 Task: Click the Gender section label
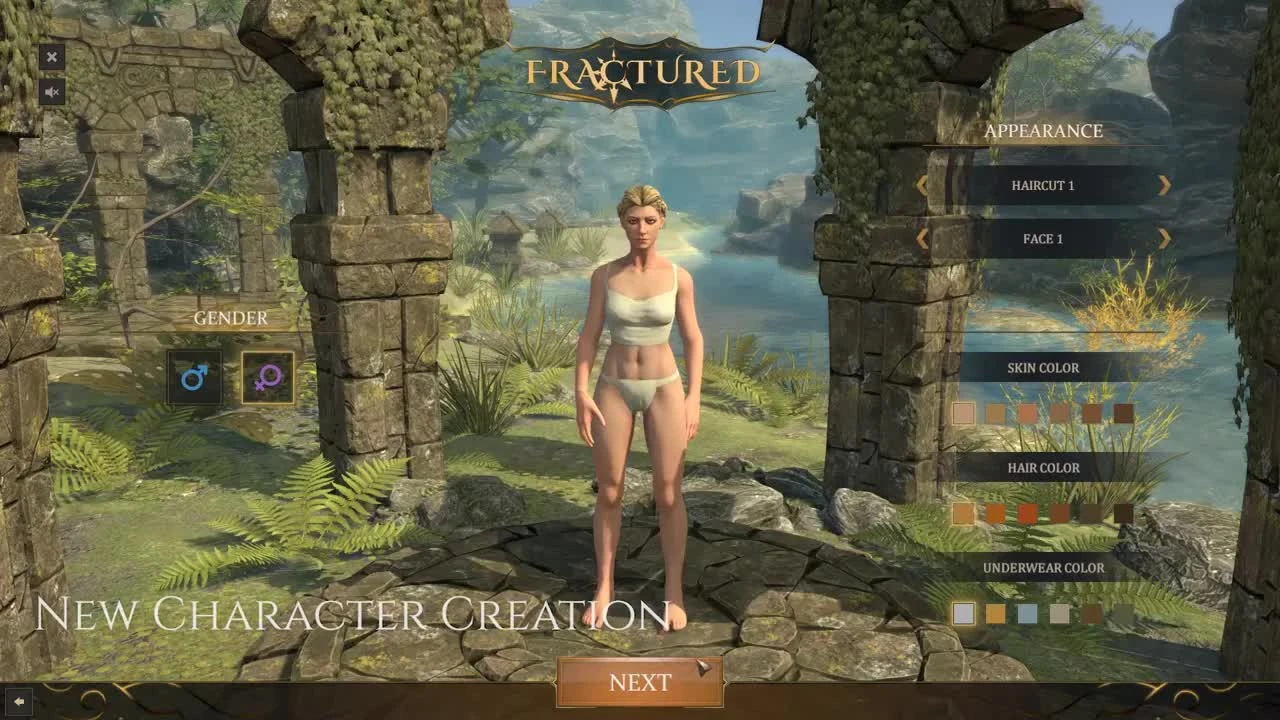230,318
